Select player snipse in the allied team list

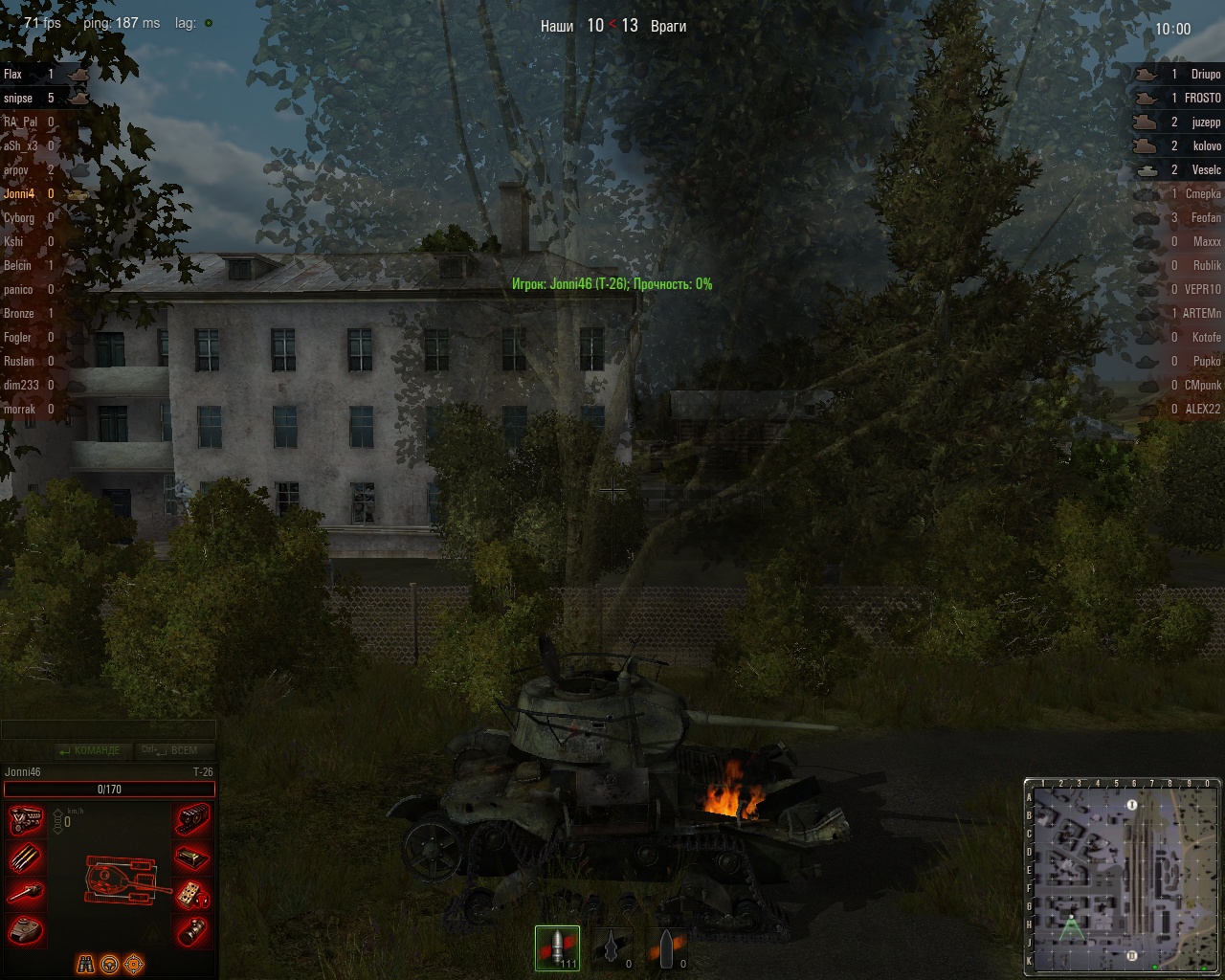click(18, 99)
